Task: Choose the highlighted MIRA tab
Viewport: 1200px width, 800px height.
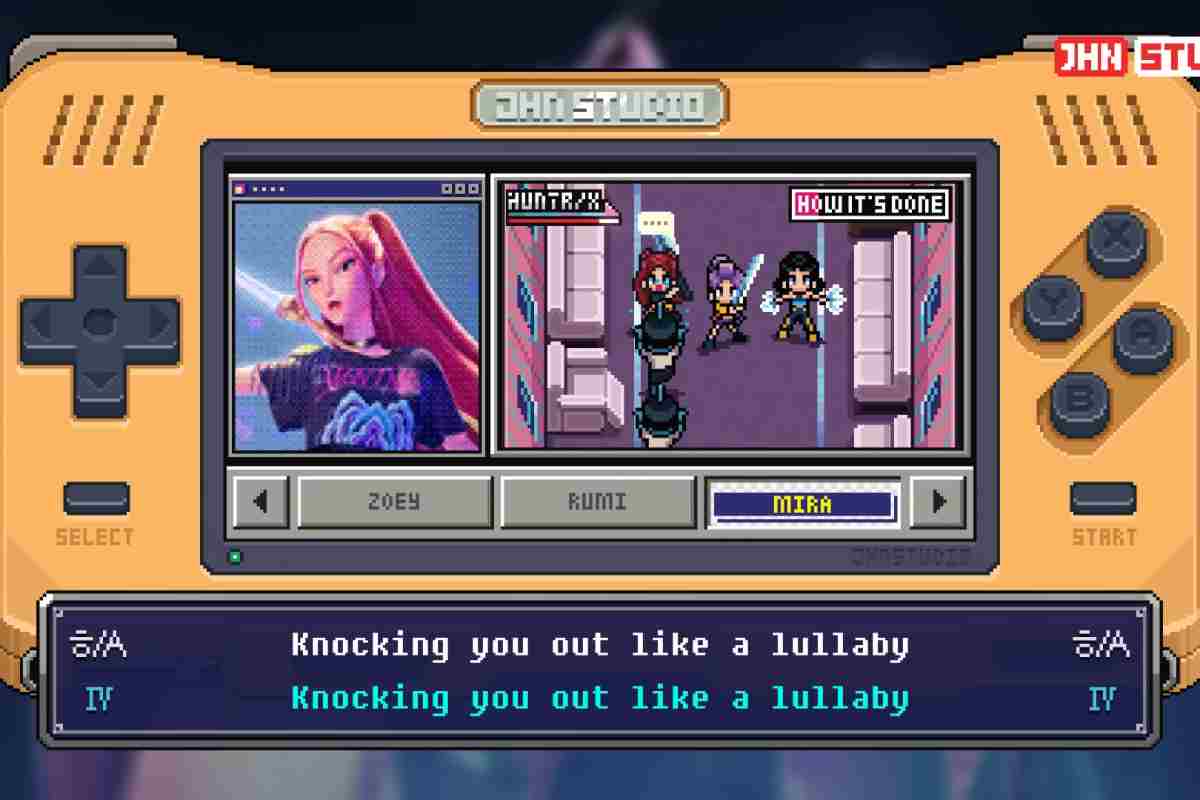Action: click(x=802, y=503)
